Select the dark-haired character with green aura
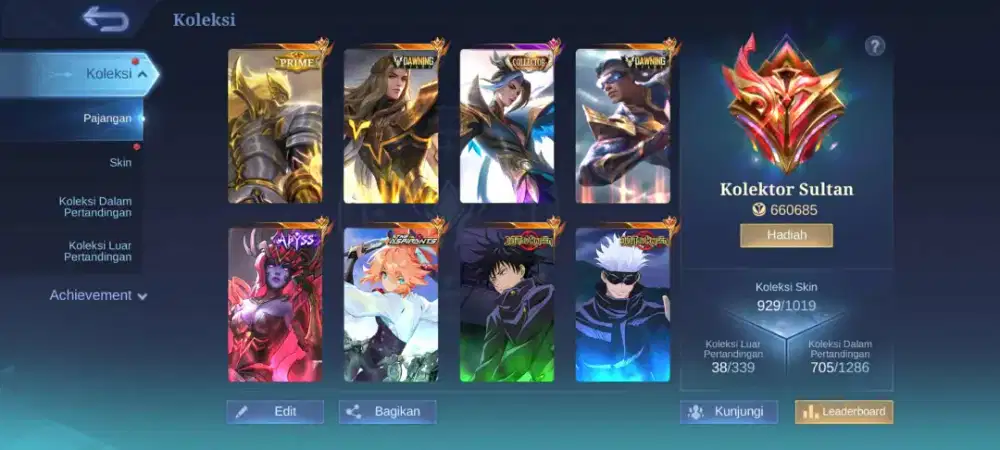 click(507, 304)
